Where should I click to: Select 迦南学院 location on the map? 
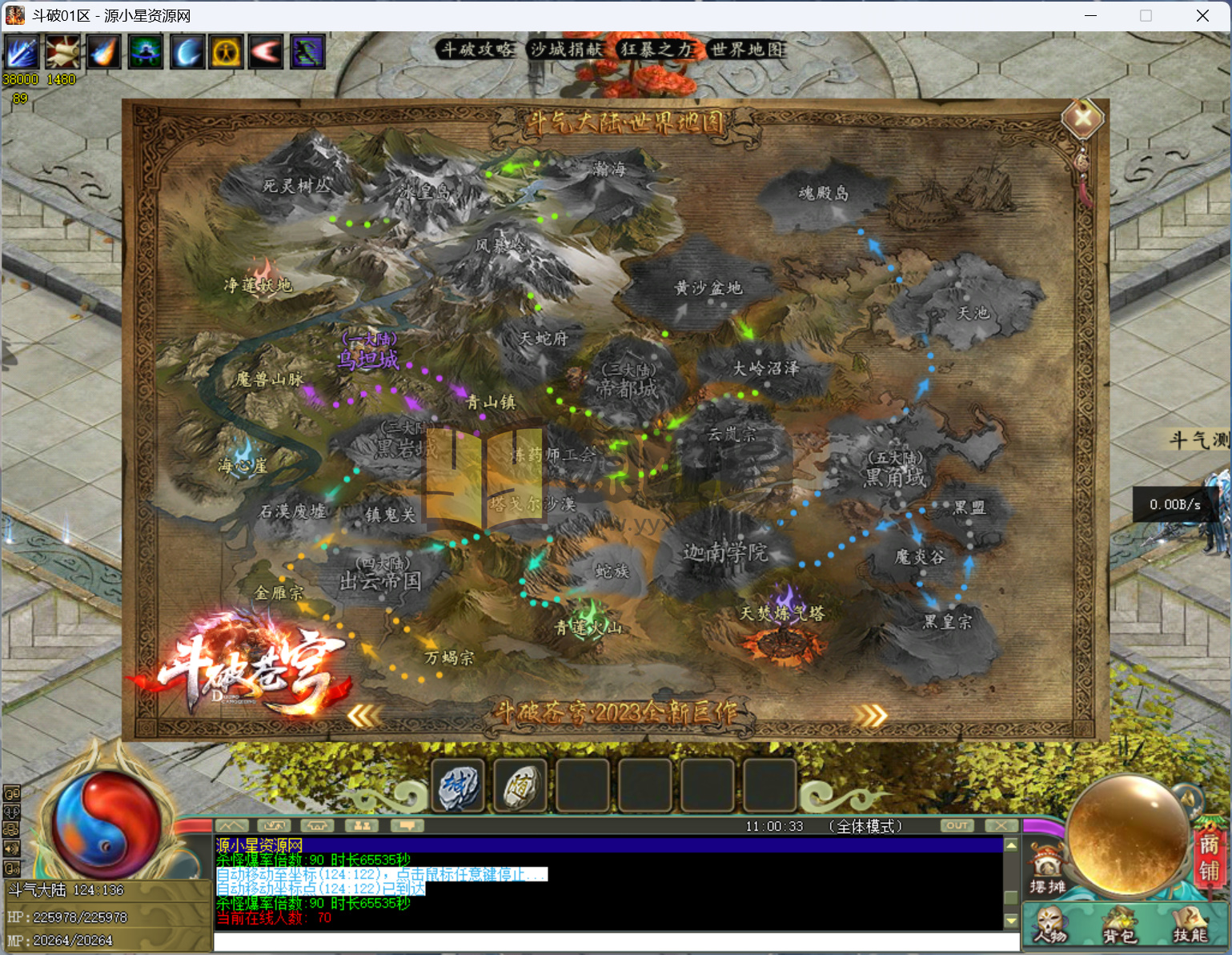tap(724, 552)
